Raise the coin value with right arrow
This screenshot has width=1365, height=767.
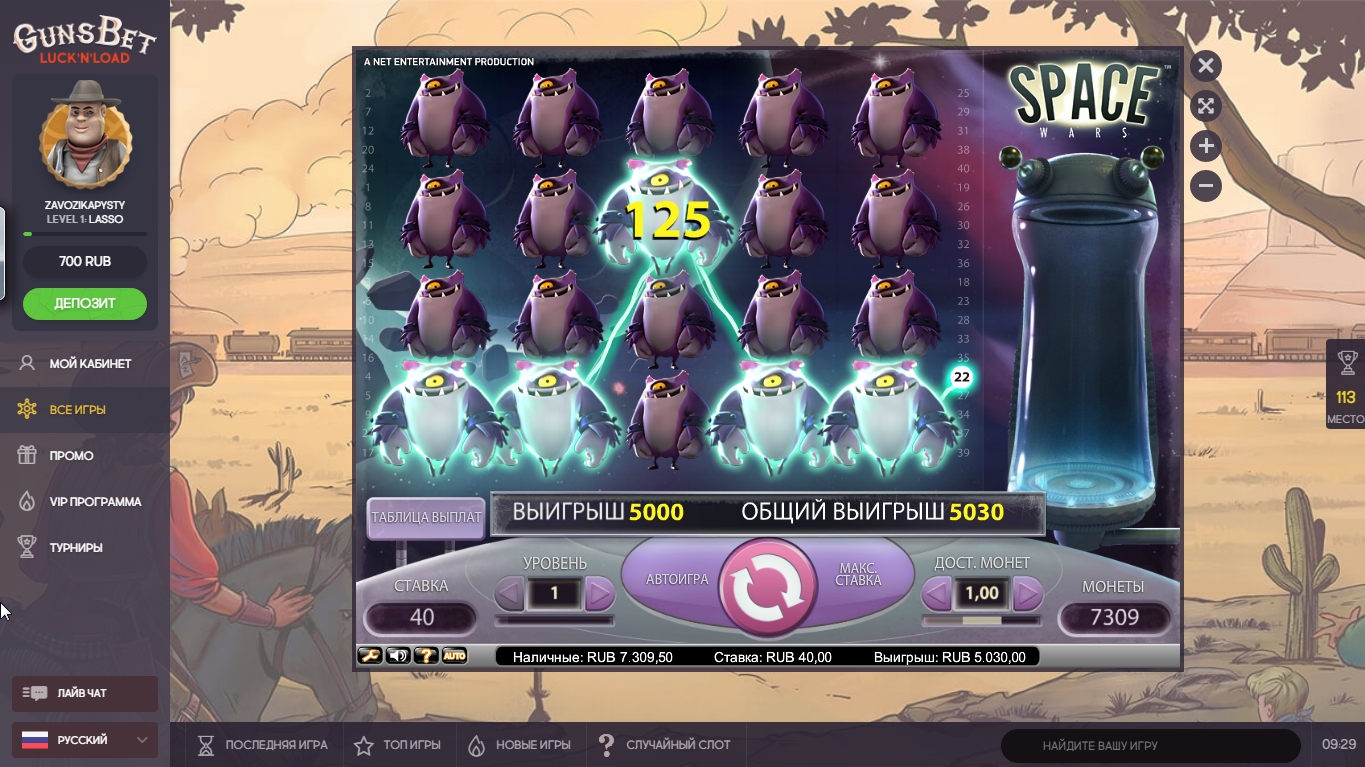point(1027,594)
